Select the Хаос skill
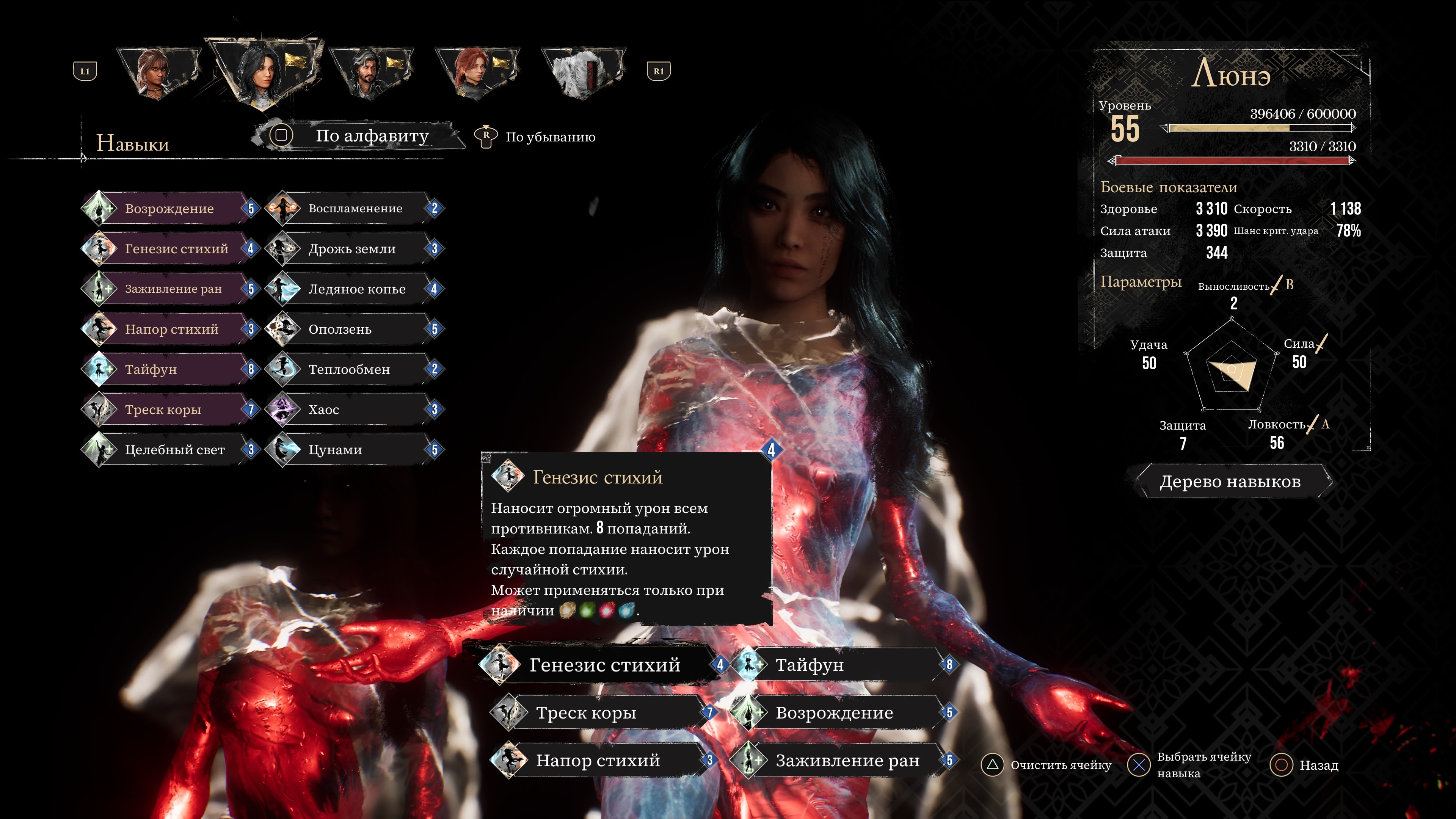1456x819 pixels. pyautogui.click(x=324, y=409)
